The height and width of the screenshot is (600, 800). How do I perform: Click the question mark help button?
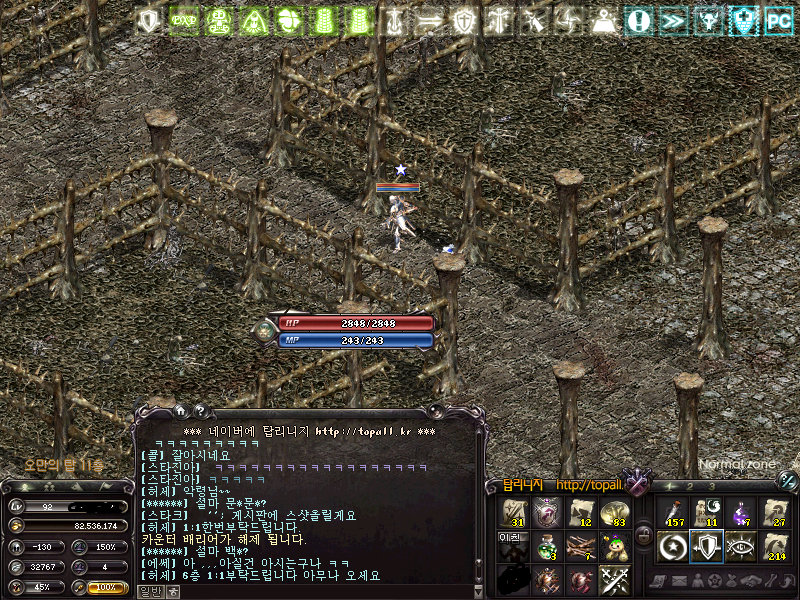199,409
